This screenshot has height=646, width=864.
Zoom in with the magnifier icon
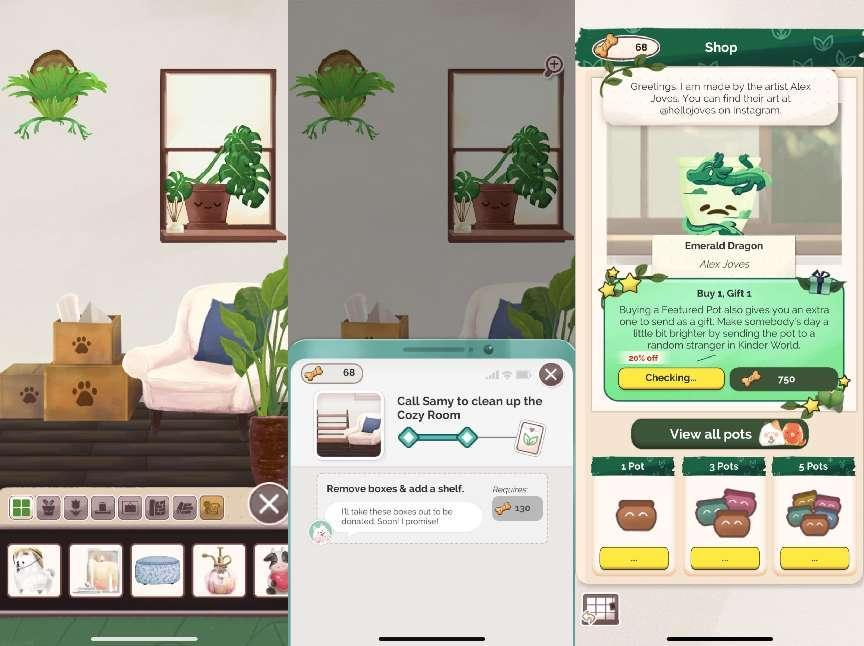(553, 66)
